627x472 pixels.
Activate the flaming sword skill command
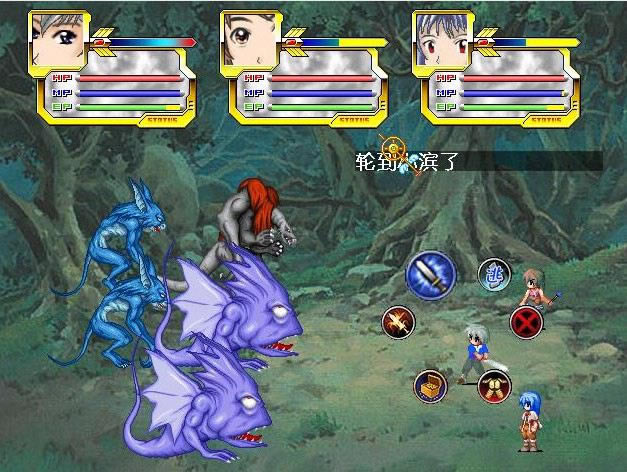398,322
